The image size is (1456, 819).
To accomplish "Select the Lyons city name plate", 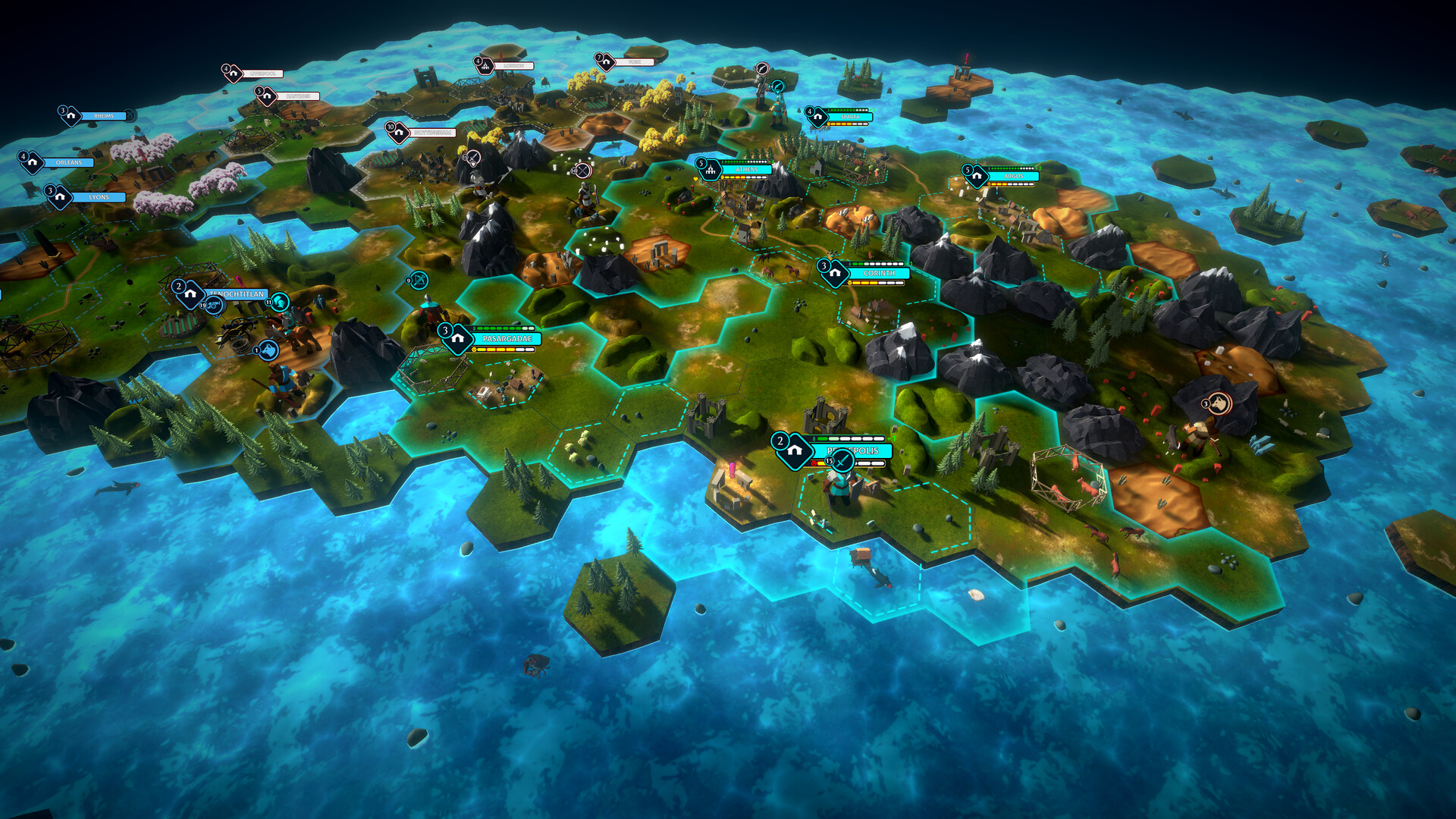I will [99, 196].
